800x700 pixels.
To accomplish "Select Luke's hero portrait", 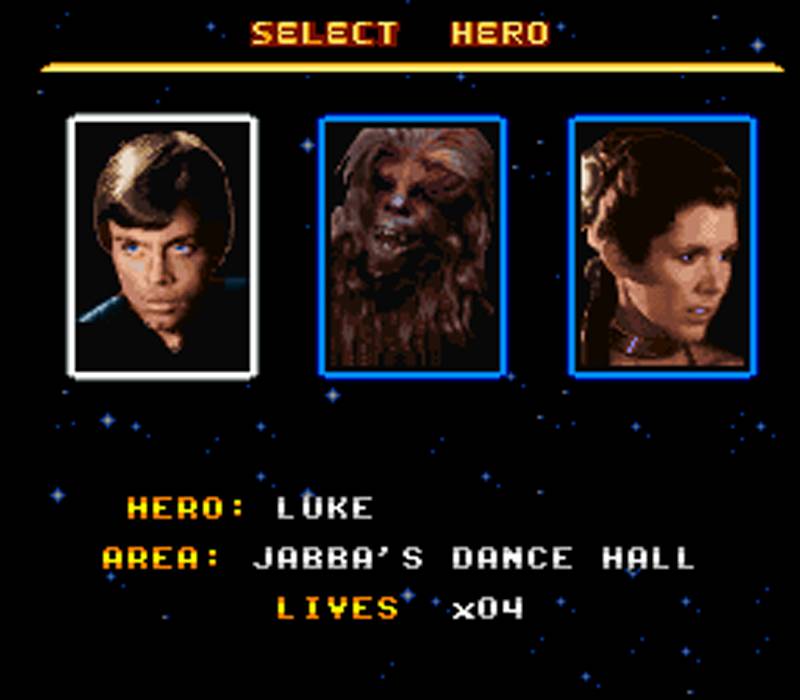I will point(162,246).
